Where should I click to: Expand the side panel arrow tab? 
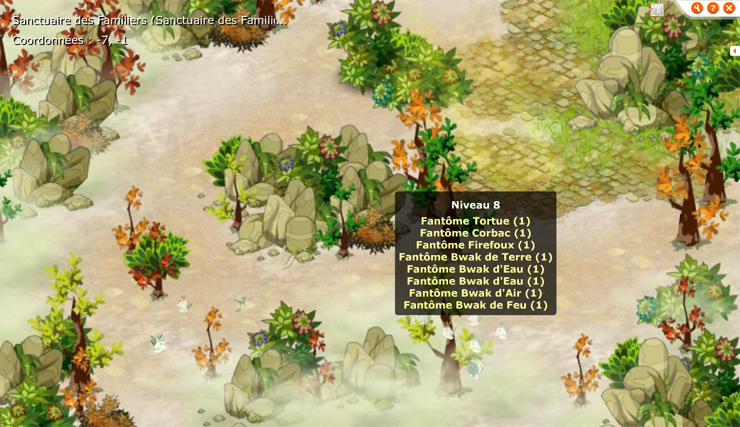pyautogui.click(x=734, y=51)
